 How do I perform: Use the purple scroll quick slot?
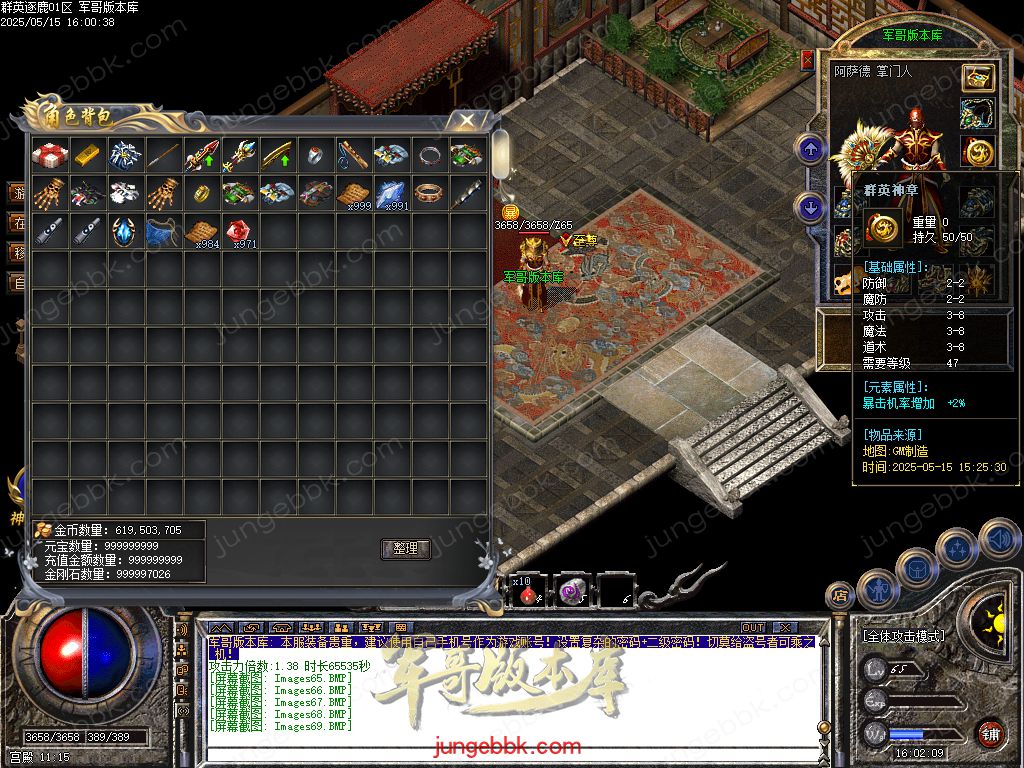(572, 592)
